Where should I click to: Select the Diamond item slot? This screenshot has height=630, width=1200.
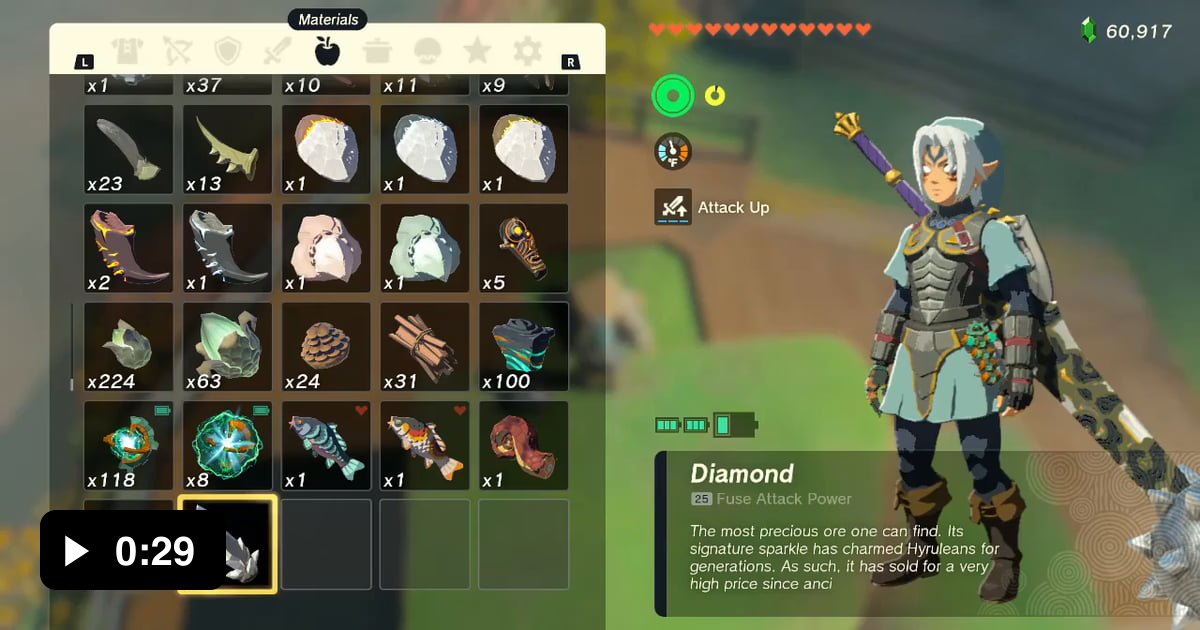point(227,544)
